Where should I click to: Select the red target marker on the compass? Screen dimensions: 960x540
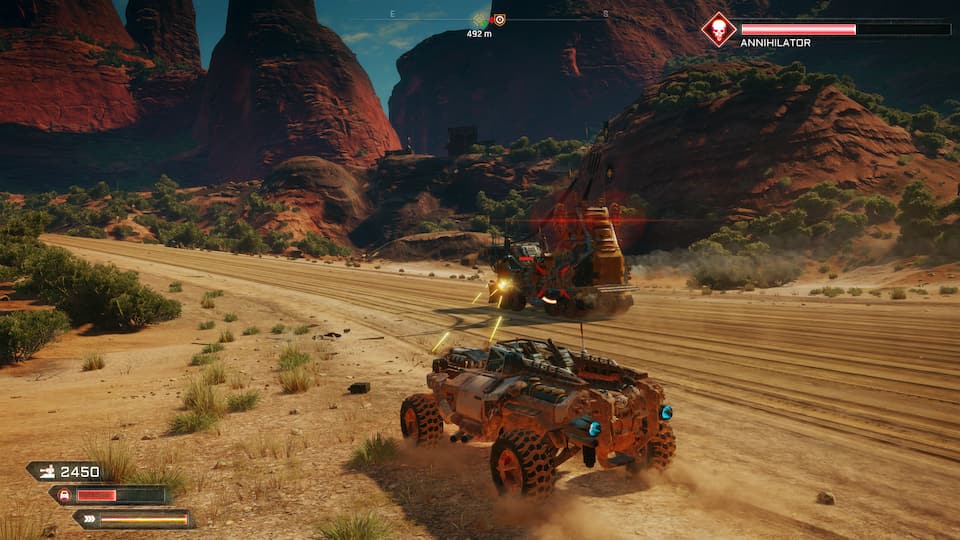(499, 19)
